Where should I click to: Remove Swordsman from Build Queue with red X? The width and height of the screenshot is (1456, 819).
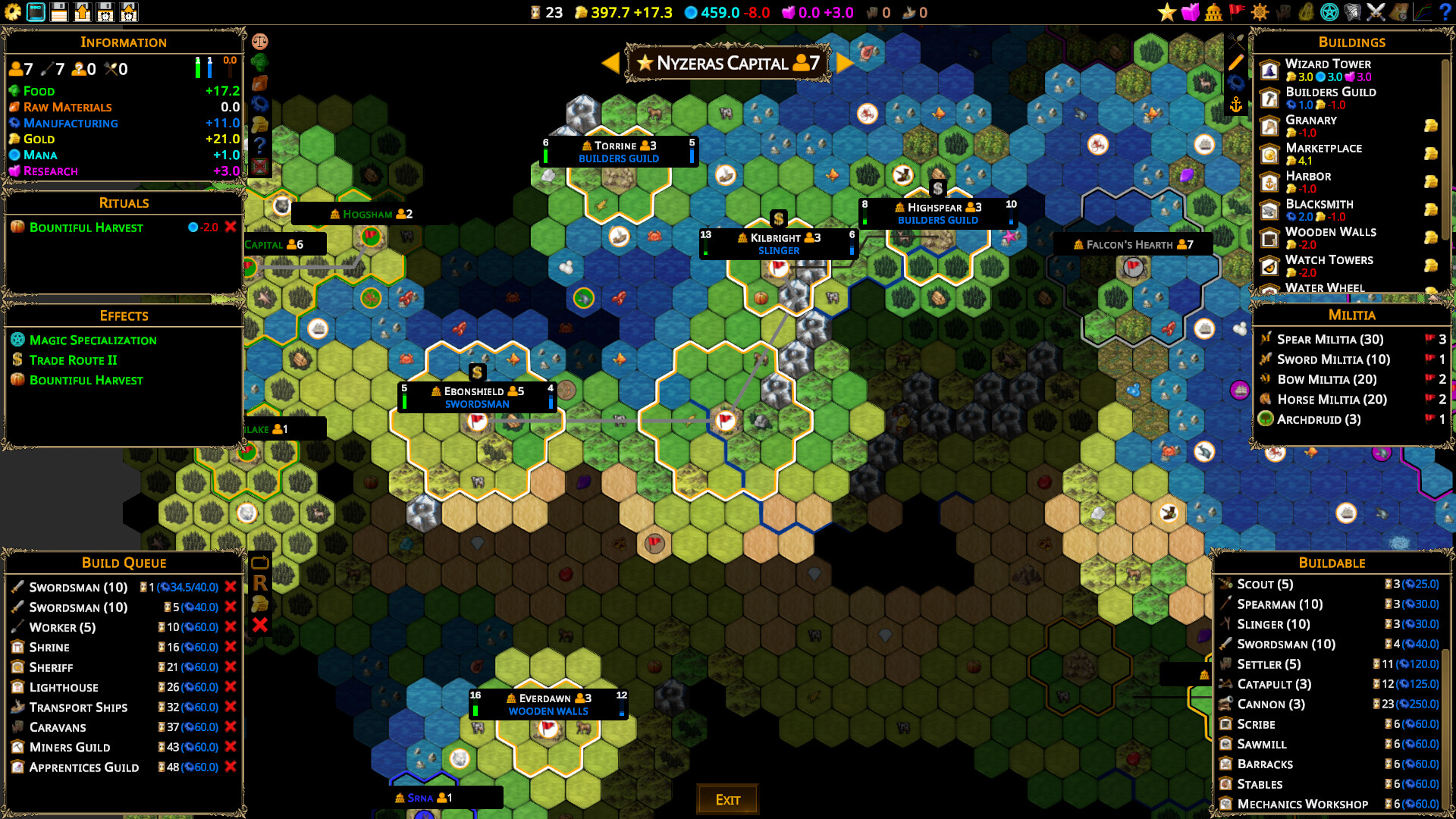pos(231,587)
